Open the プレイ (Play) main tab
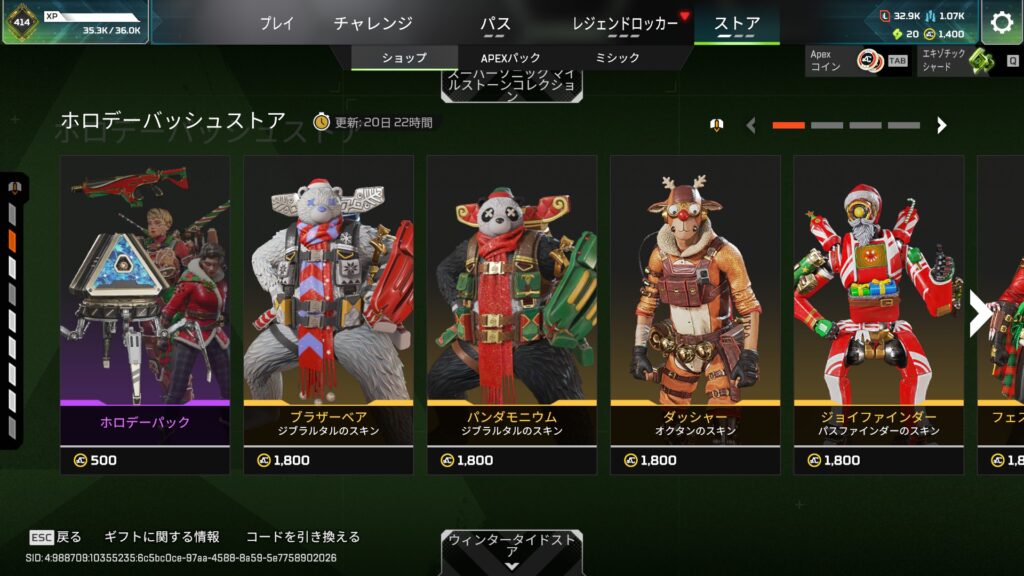 (276, 23)
